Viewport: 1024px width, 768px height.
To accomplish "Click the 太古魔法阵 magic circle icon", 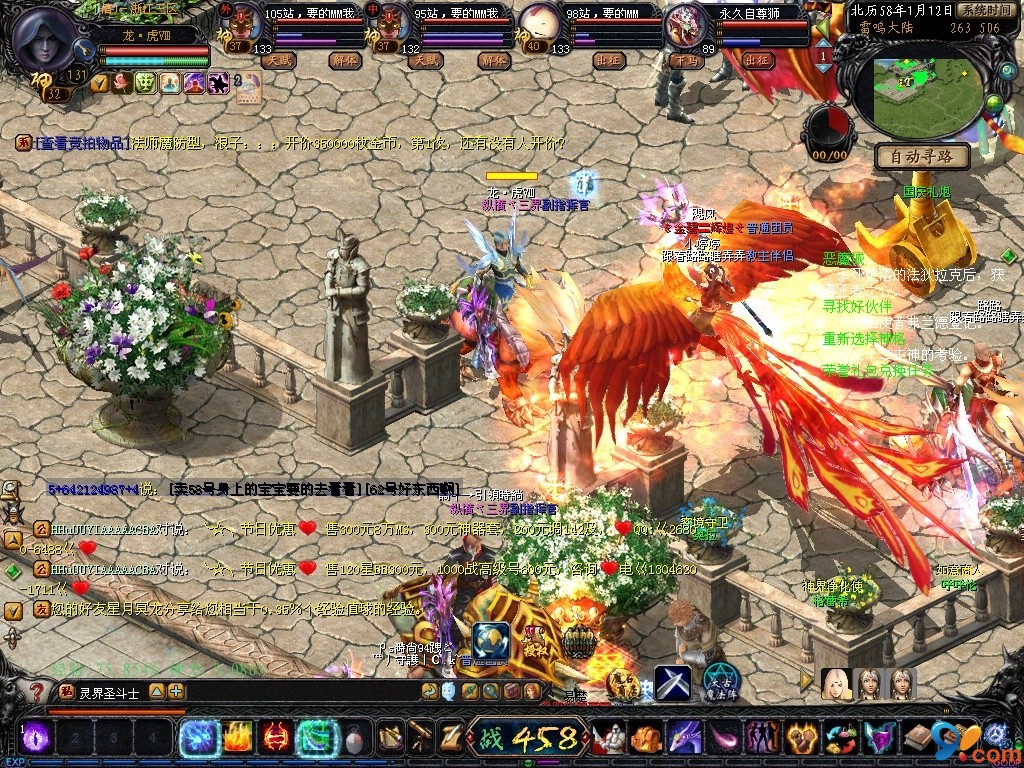I will click(x=720, y=681).
